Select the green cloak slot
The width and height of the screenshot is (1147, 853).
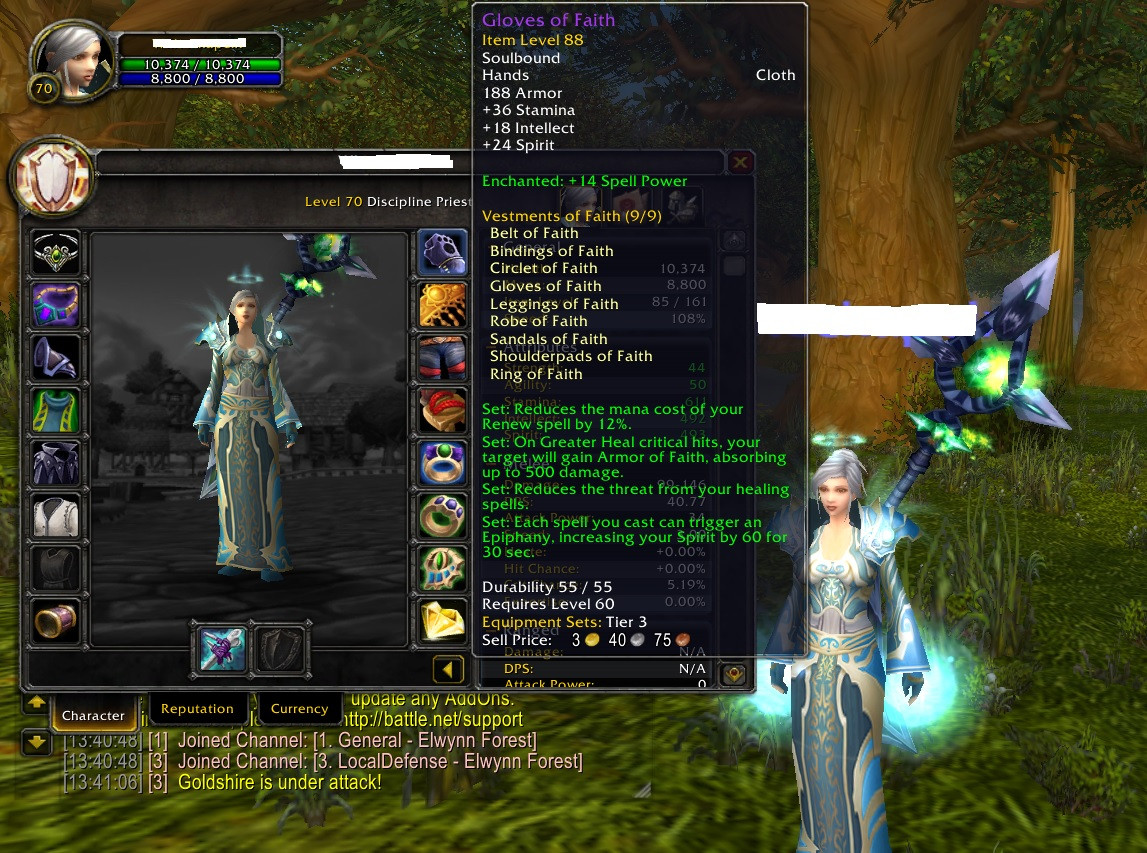pyautogui.click(x=56, y=411)
